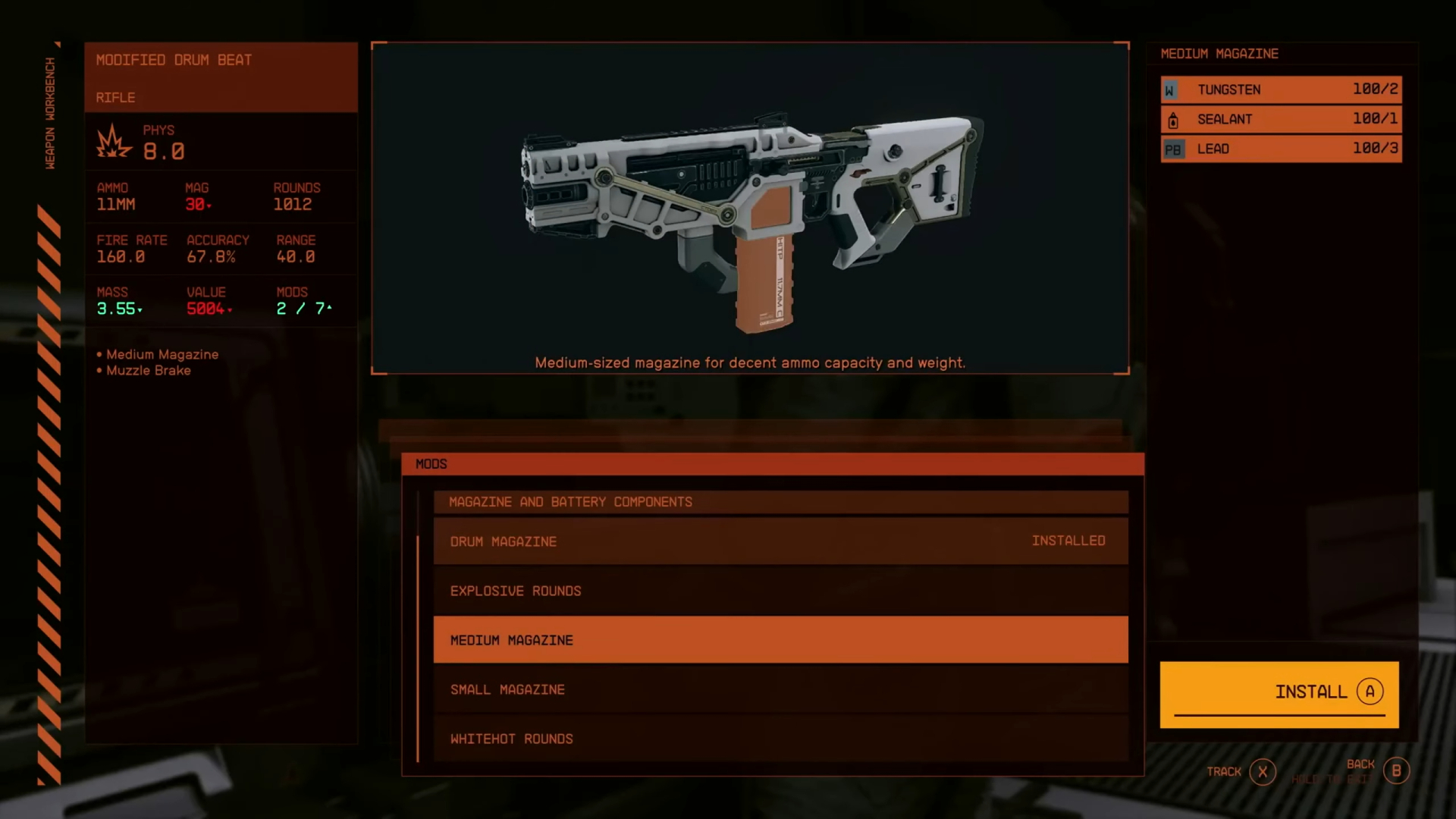Screen dimensions: 1456x819
Task: Click the Lead PB element icon
Action: [1172, 149]
